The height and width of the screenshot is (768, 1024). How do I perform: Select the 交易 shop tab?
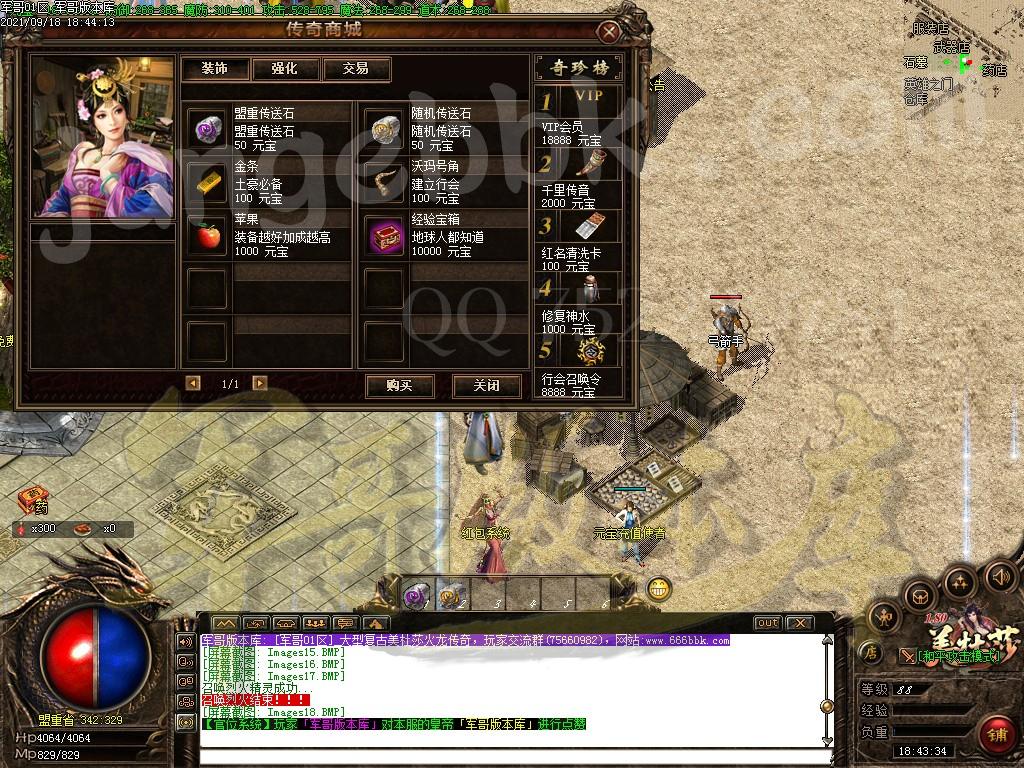coord(355,69)
